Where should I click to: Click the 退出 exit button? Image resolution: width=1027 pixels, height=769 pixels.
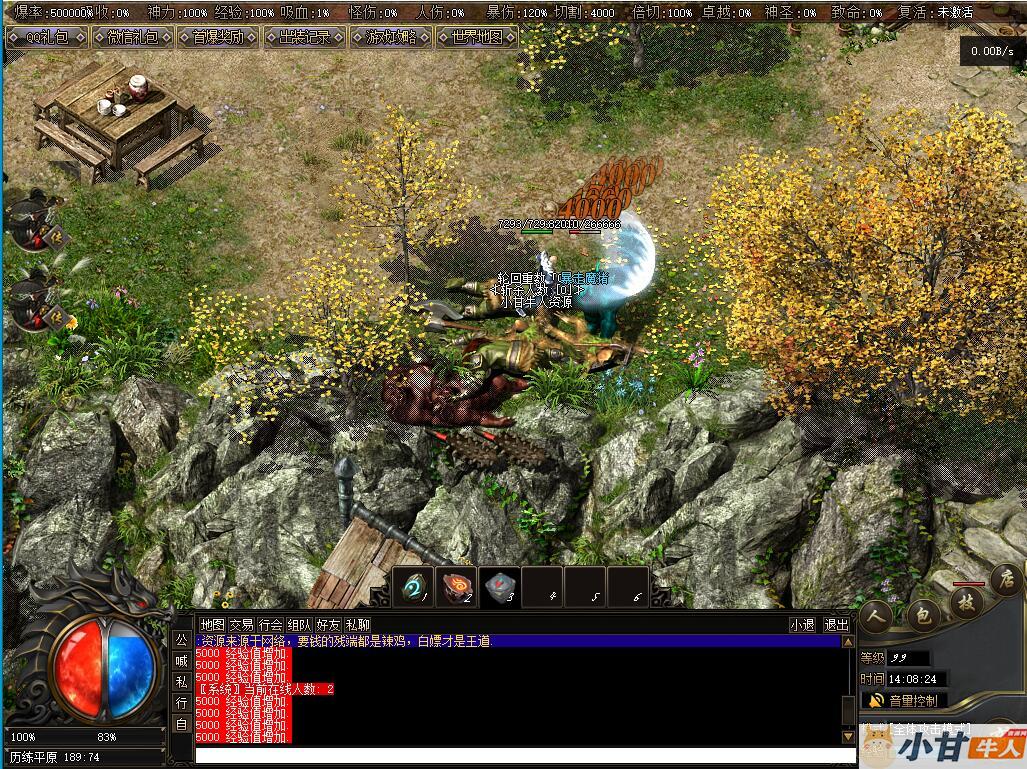pos(836,625)
